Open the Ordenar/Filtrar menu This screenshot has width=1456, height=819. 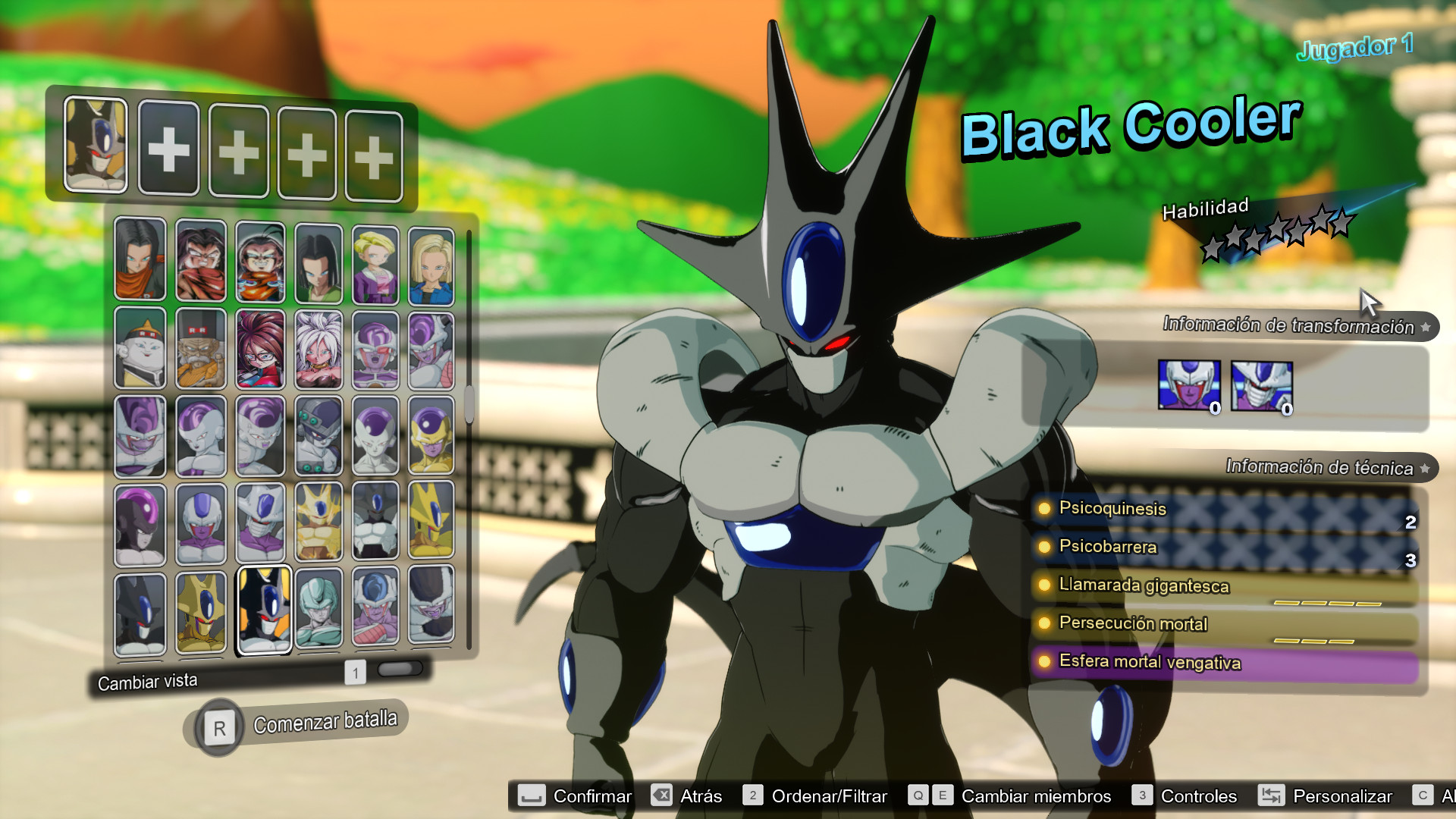click(x=830, y=796)
